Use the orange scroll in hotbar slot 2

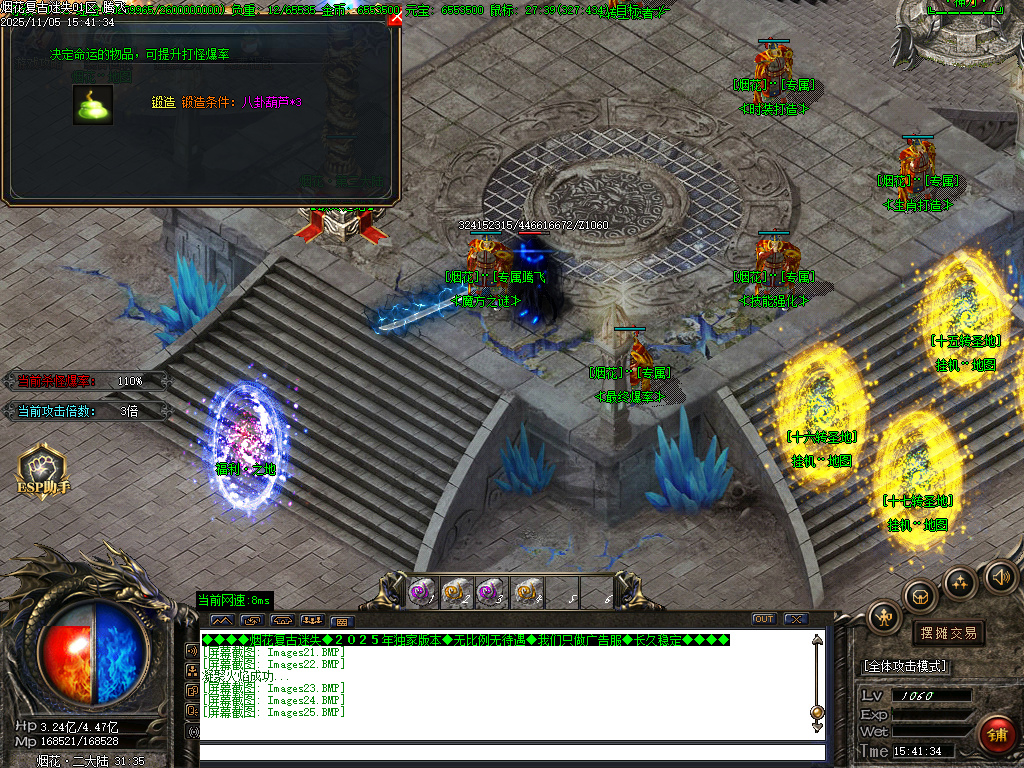tap(456, 592)
